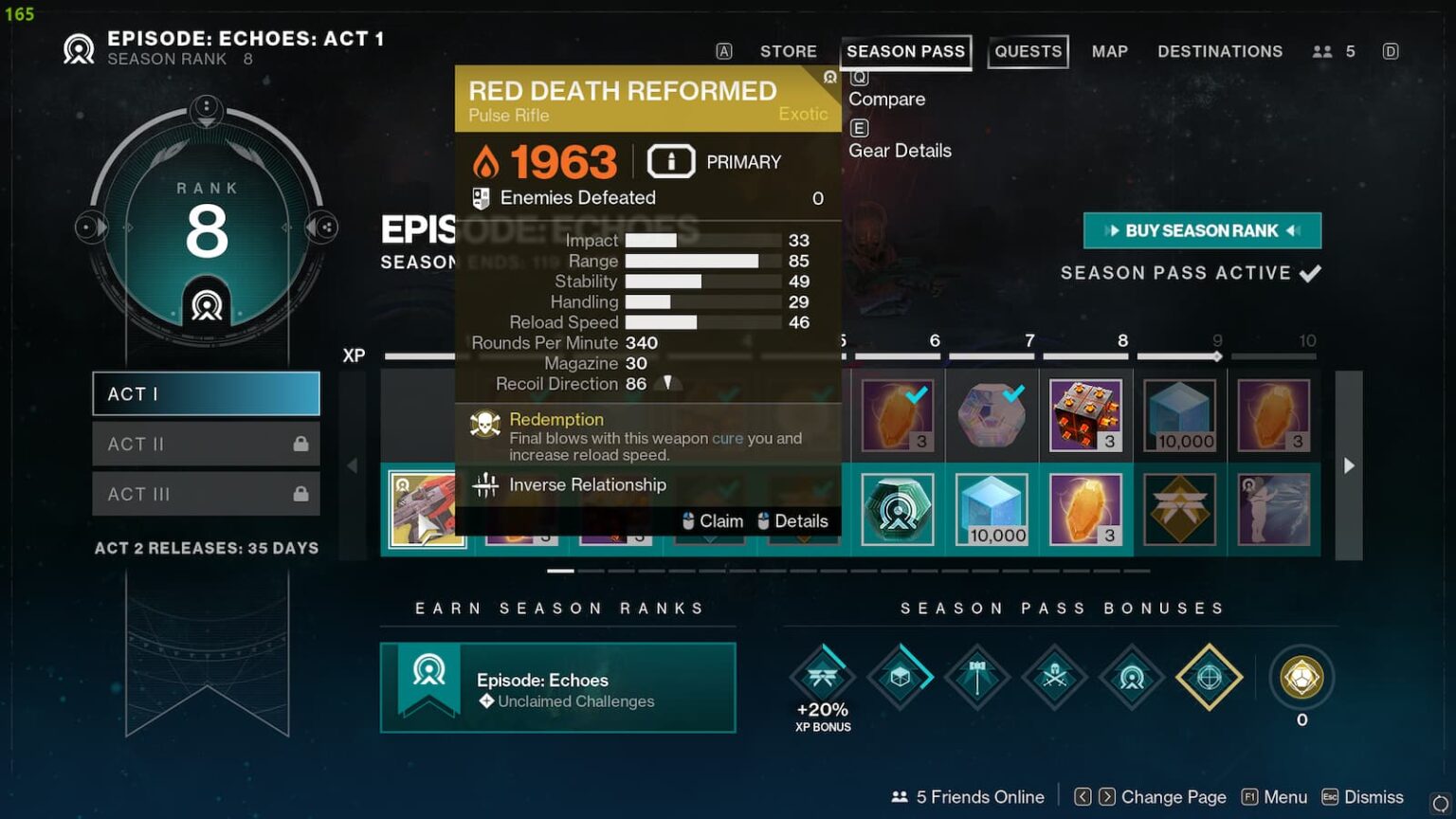Select the rank 10 emote reward
The height and width of the screenshot is (819, 1456).
coord(1274,510)
